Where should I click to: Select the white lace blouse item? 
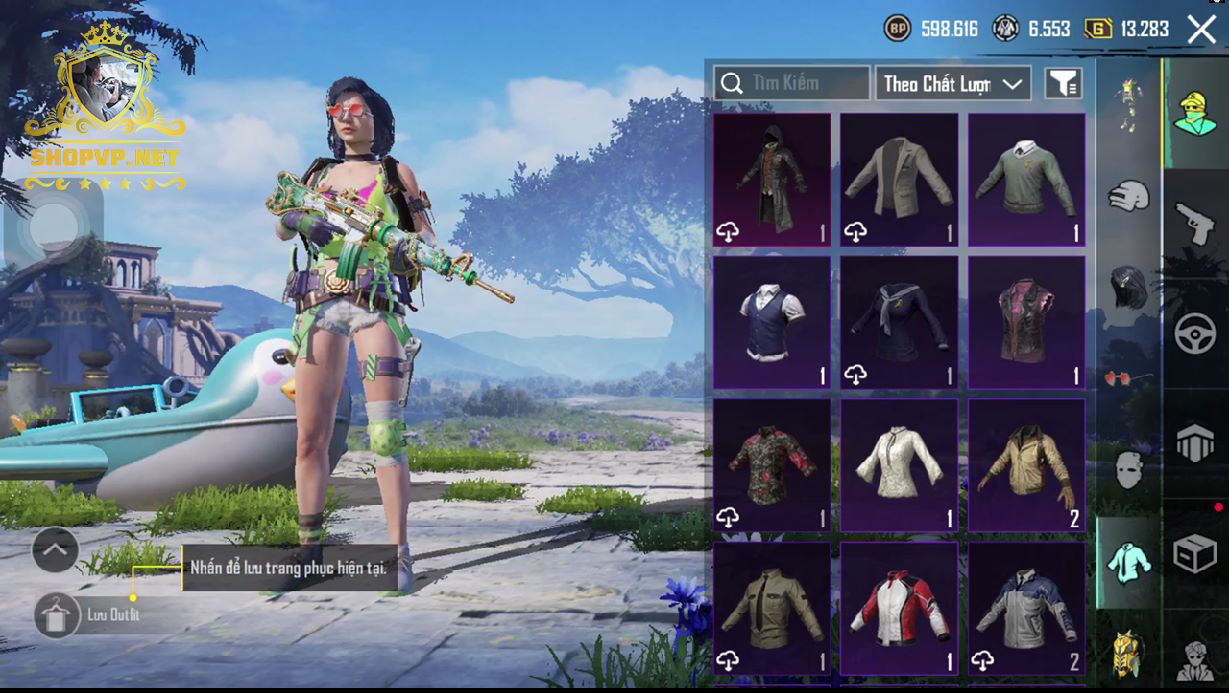899,465
